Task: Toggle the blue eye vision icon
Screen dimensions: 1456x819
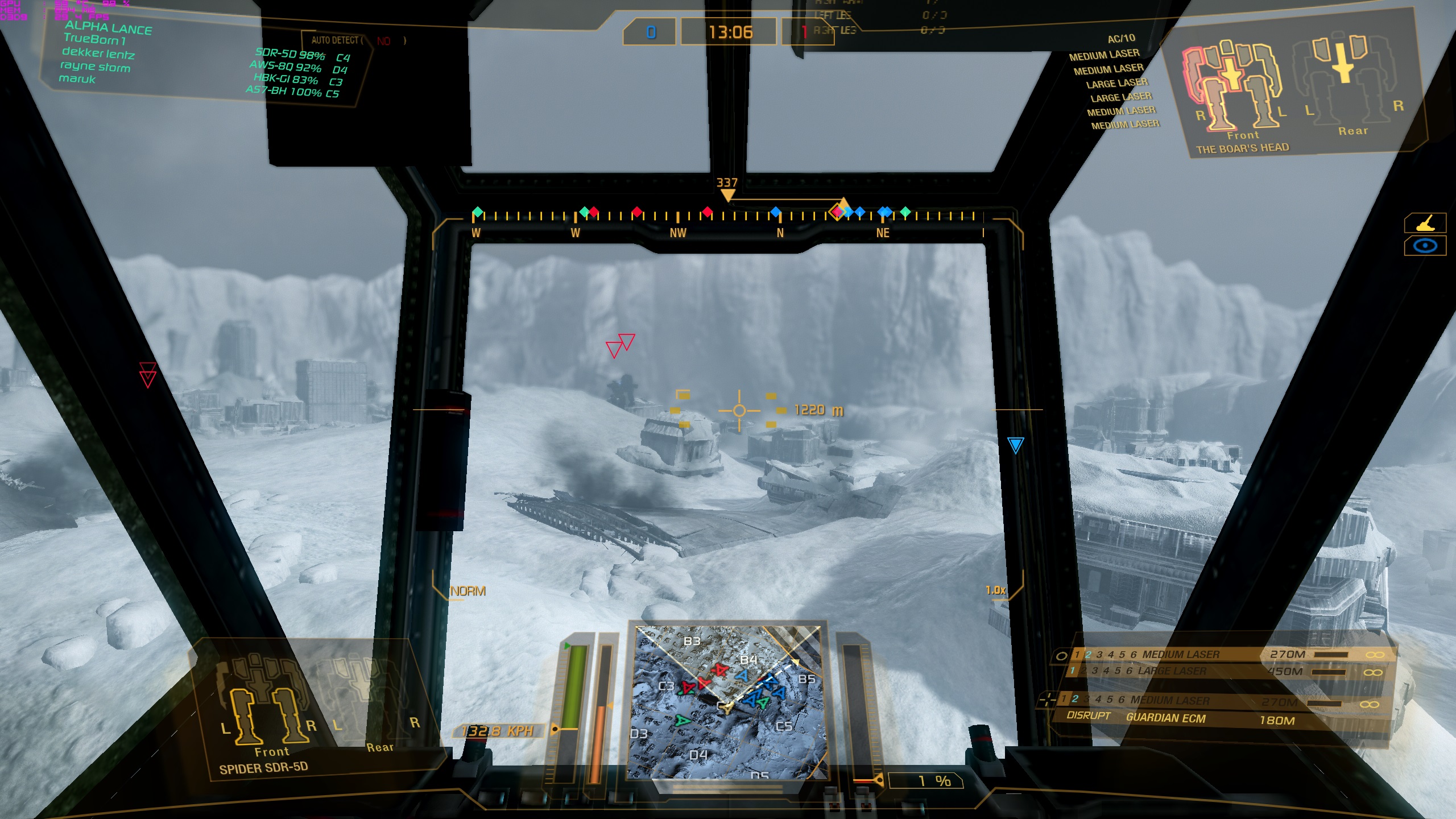Action: [1425, 246]
